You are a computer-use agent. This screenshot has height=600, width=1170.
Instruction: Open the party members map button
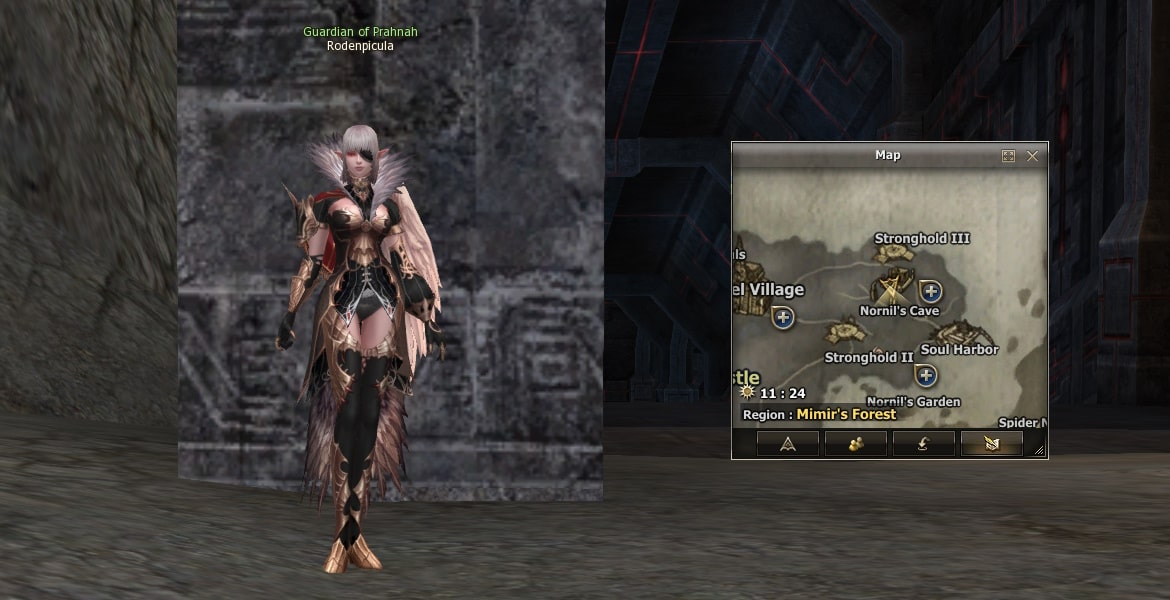[x=855, y=444]
